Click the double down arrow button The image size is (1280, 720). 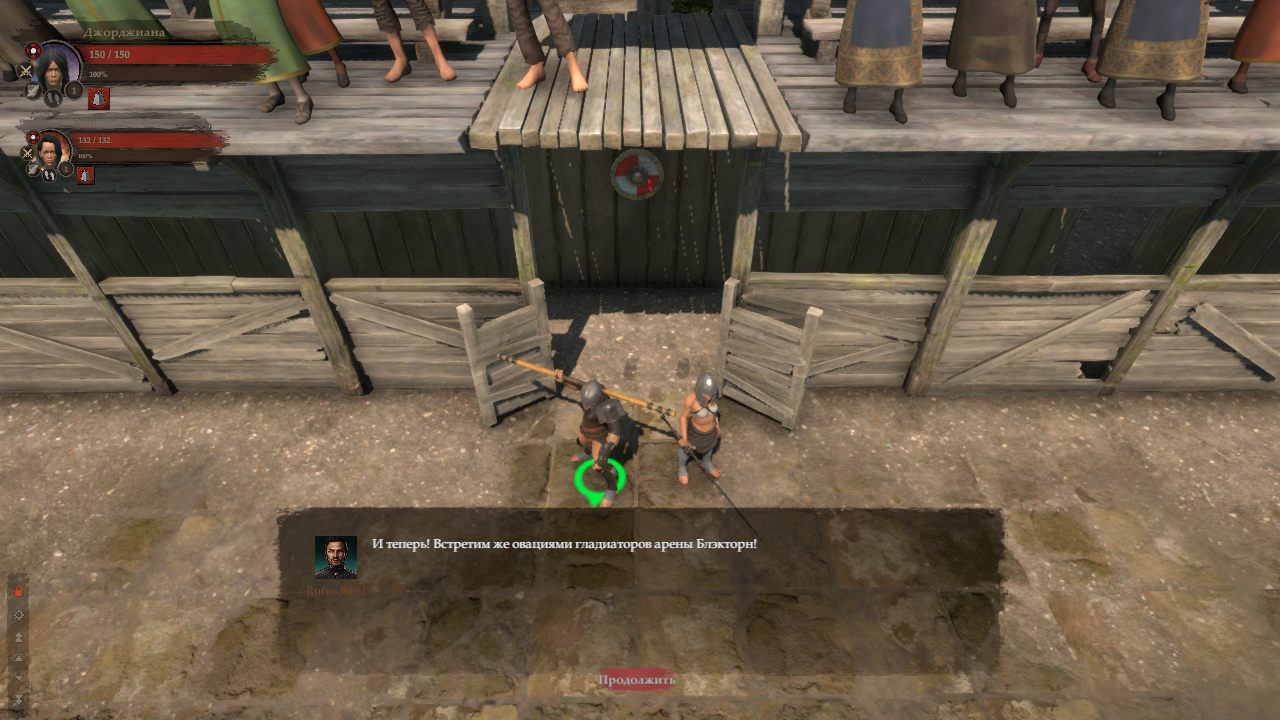18,697
